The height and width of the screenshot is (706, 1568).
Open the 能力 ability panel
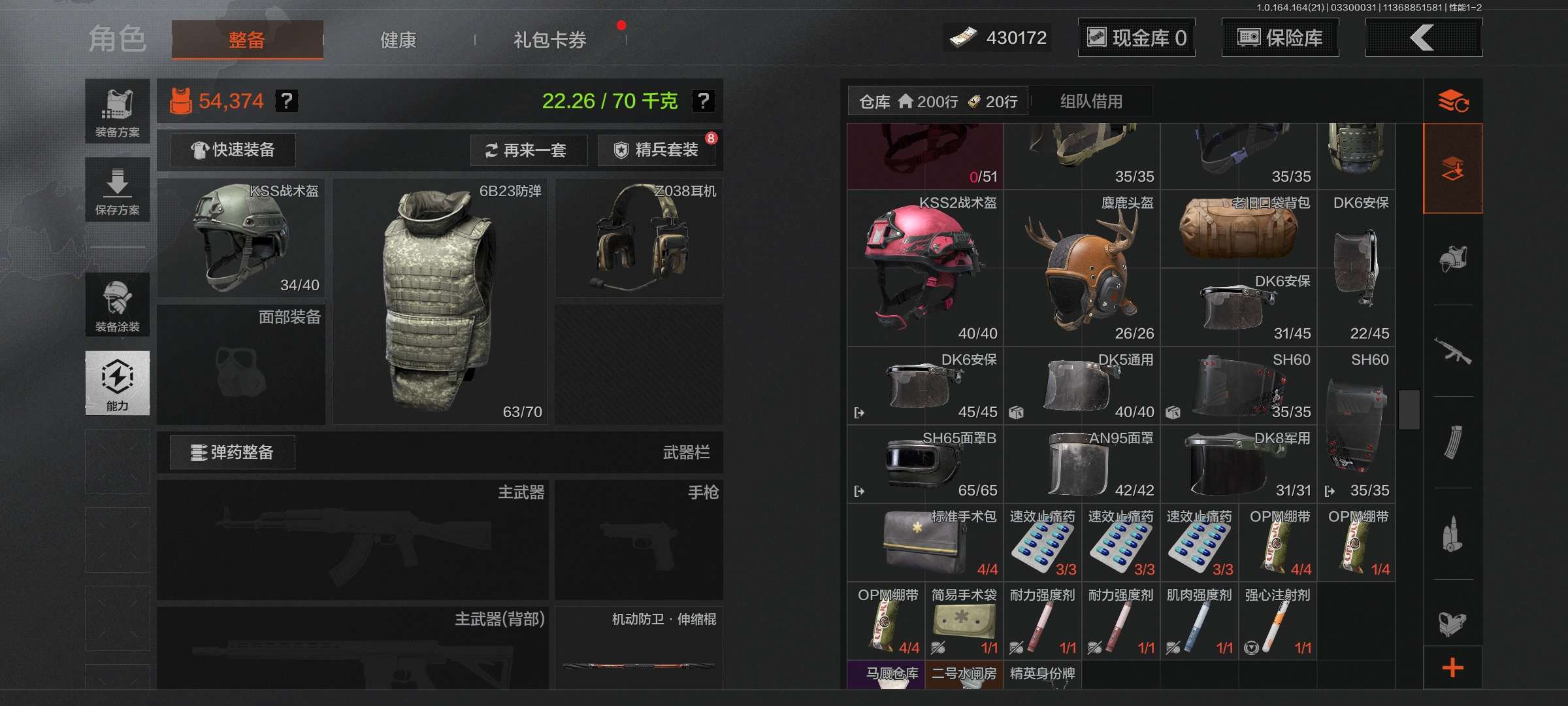pyautogui.click(x=118, y=384)
